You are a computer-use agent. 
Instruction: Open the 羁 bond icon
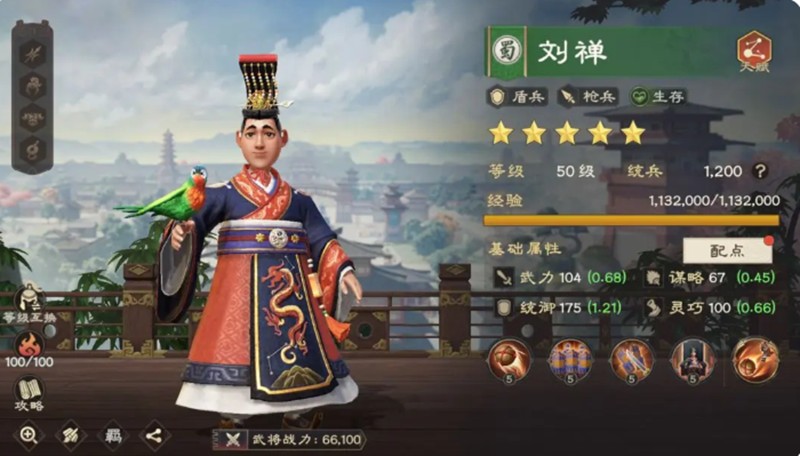(x=112, y=435)
